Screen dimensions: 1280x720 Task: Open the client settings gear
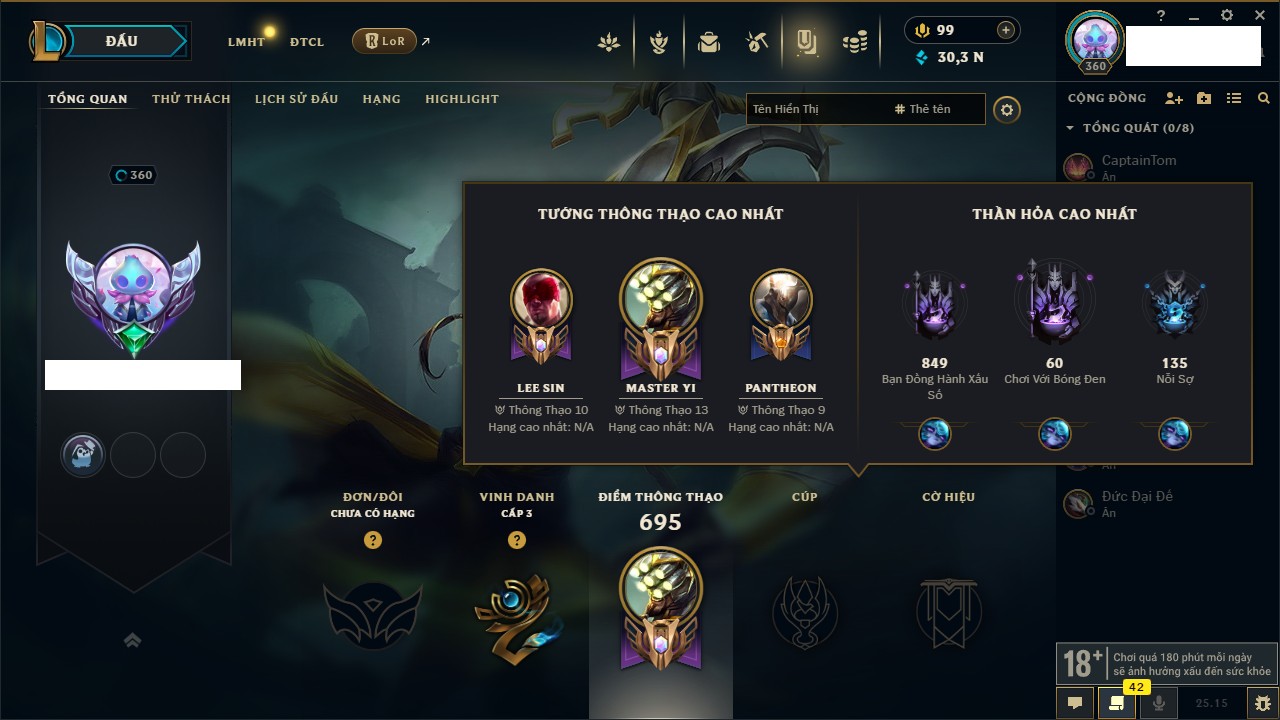coord(1227,15)
